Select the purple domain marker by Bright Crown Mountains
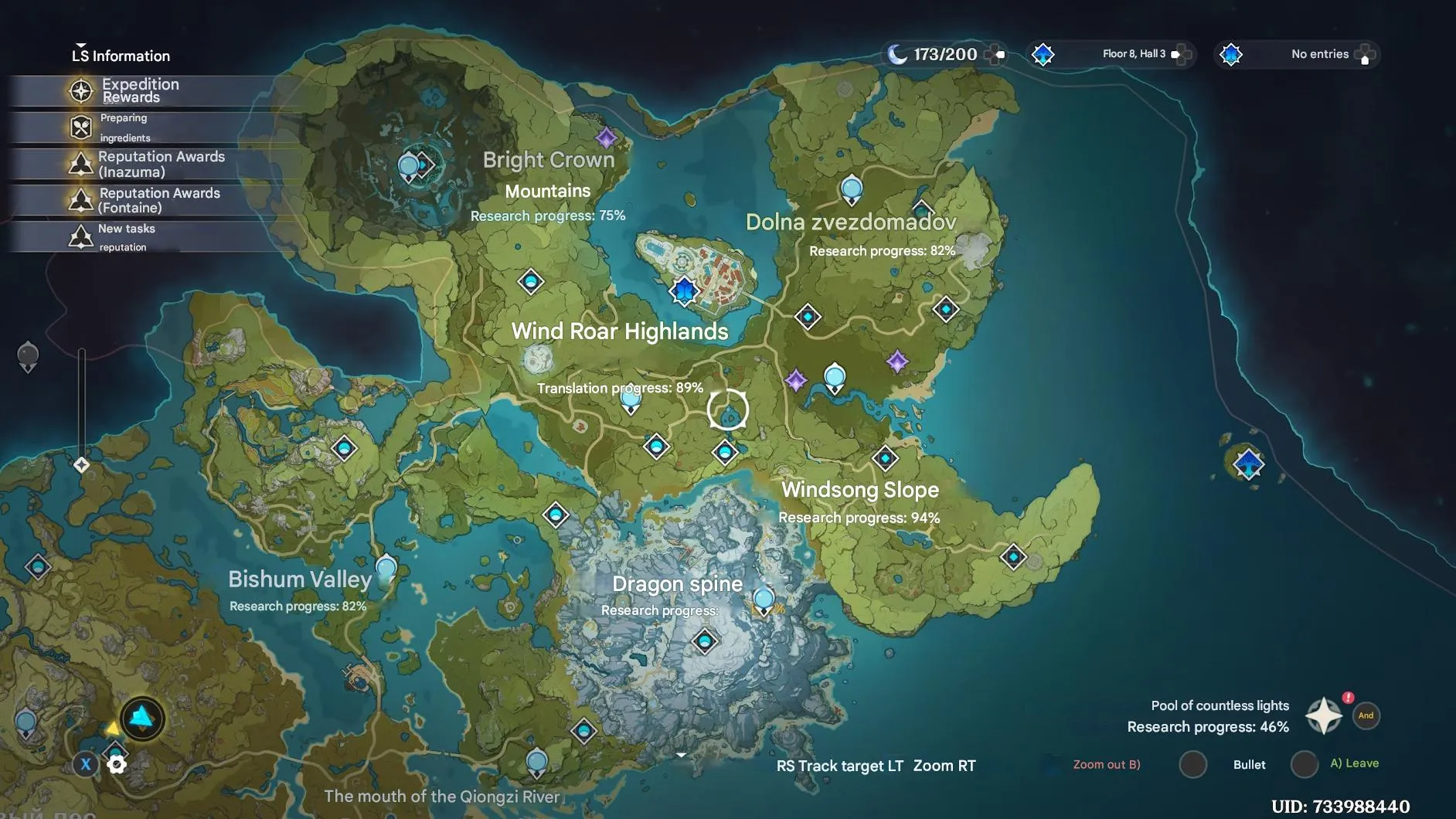Image resolution: width=1456 pixels, height=819 pixels. point(607,138)
